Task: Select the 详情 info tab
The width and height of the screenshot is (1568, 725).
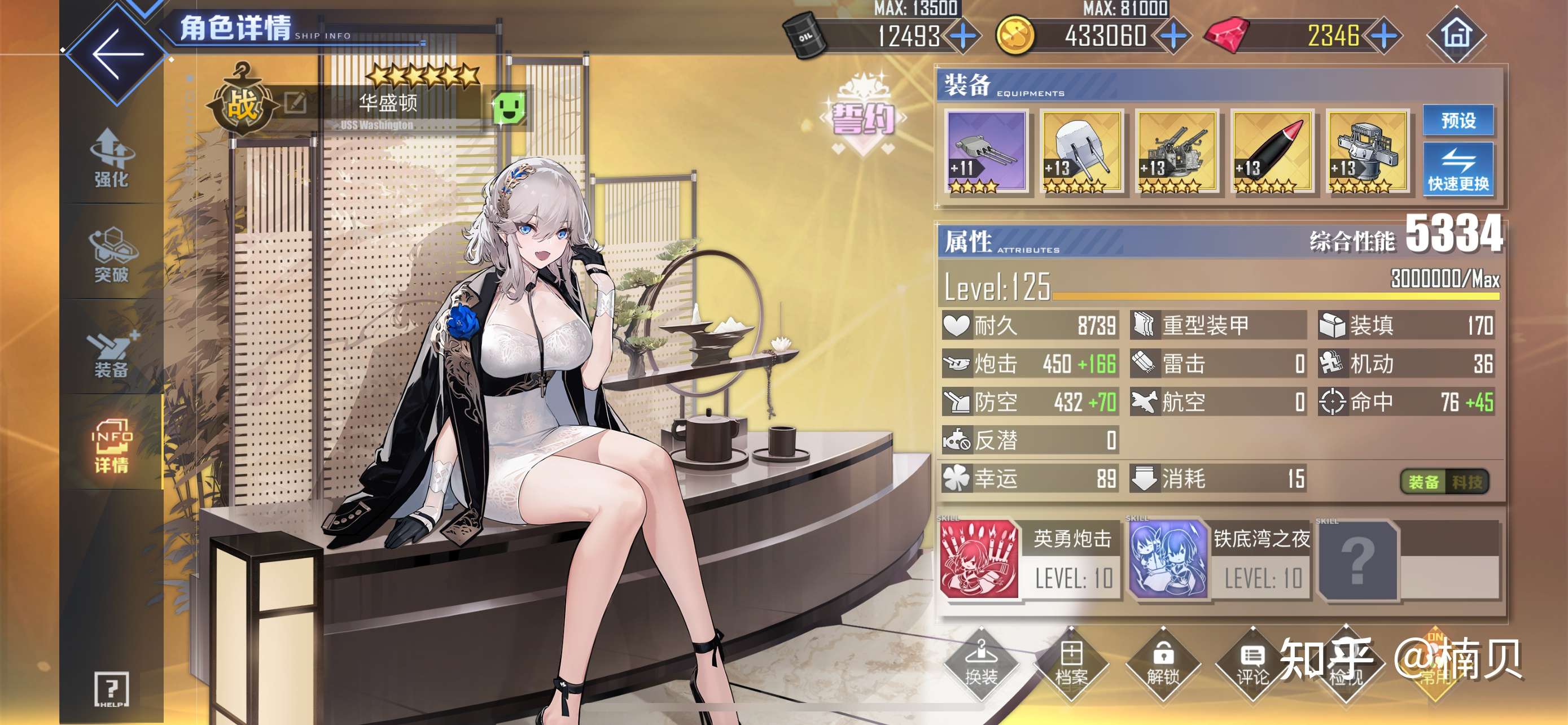Action: (x=111, y=446)
